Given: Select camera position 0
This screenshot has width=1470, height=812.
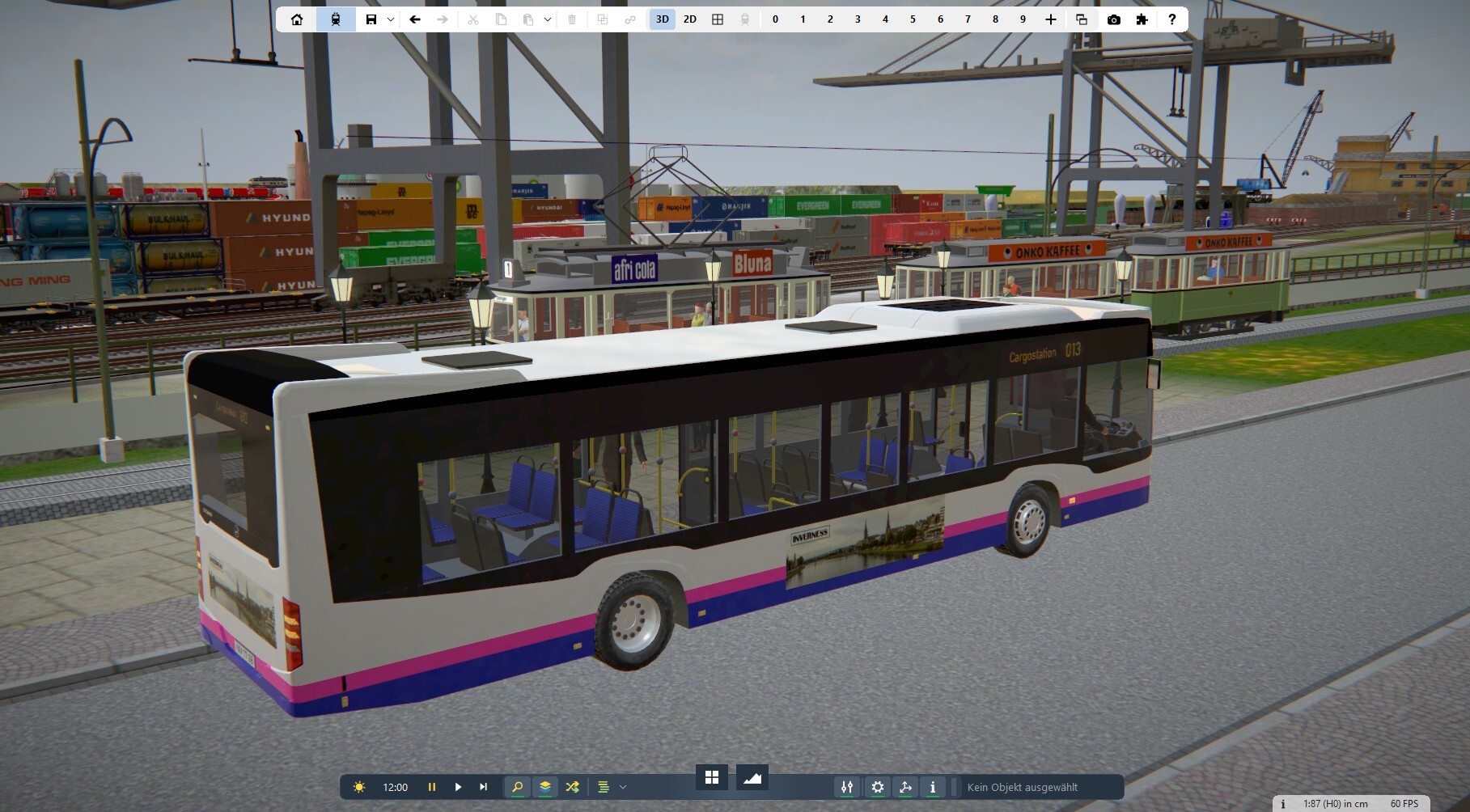Looking at the screenshot, I should [x=775, y=19].
